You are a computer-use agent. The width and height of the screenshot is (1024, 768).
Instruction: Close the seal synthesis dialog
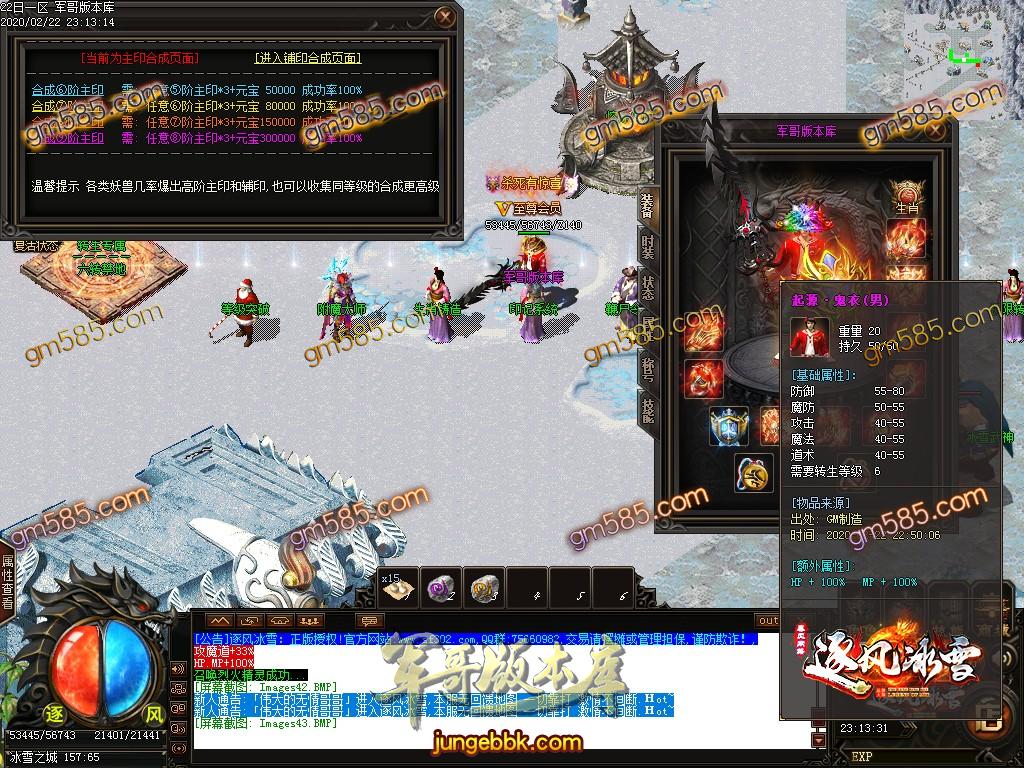click(444, 17)
